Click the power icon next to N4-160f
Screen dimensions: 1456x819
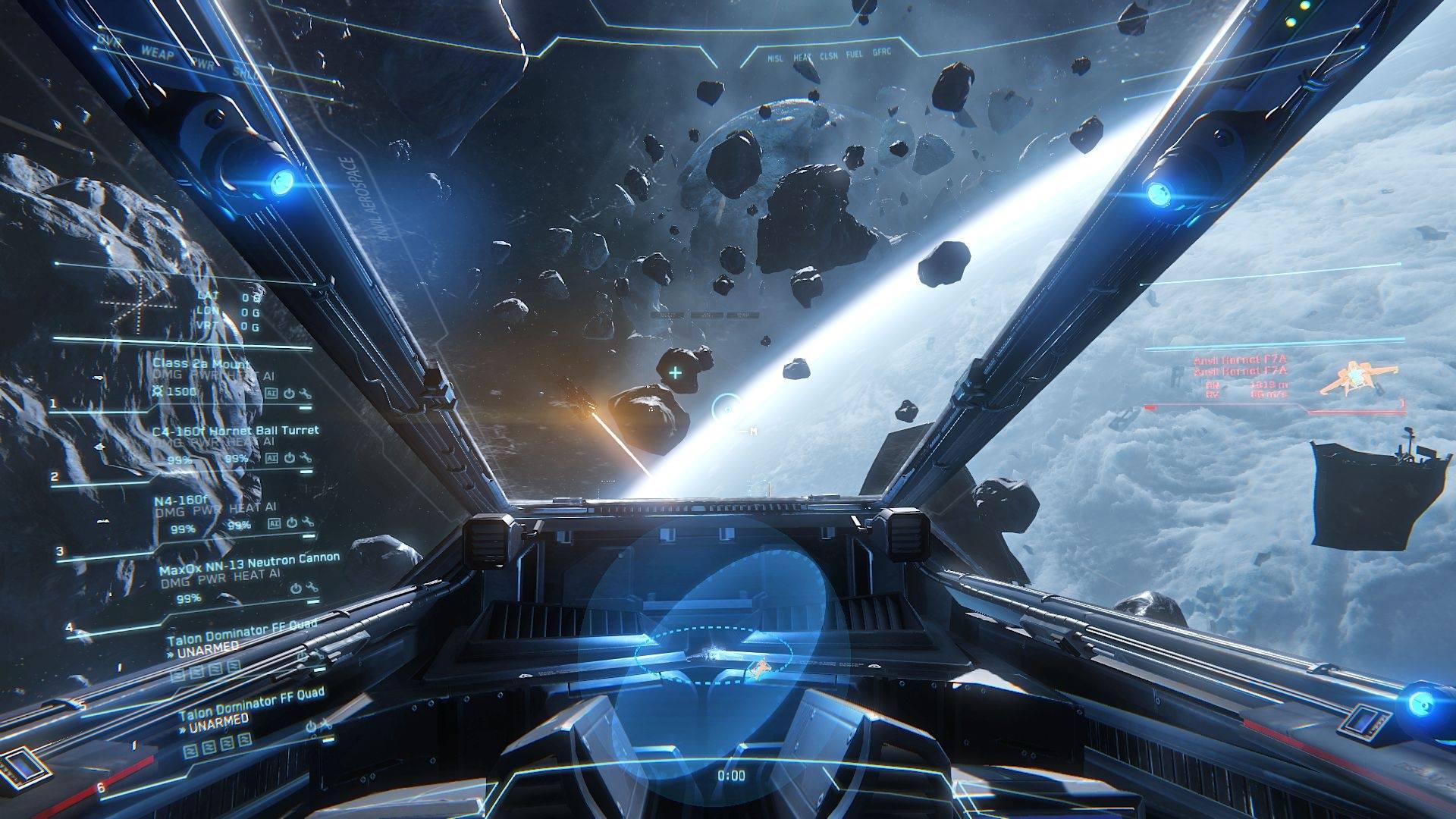[291, 523]
